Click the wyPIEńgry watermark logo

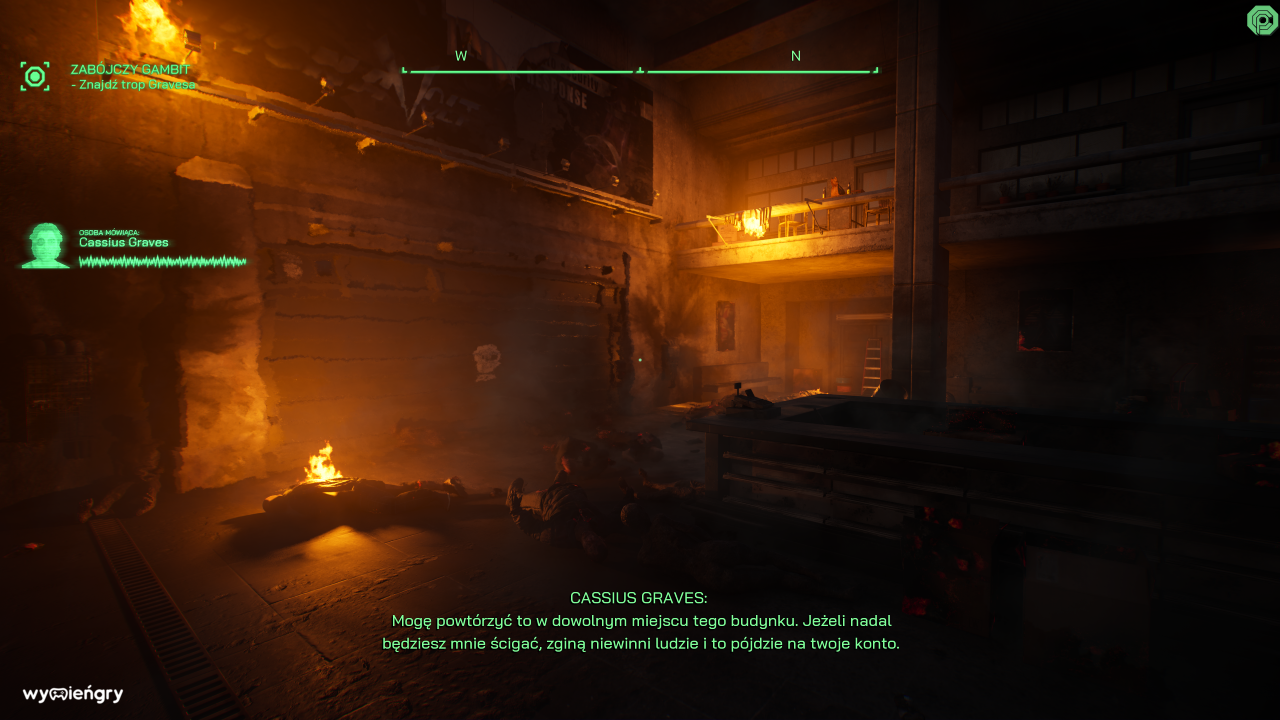(73, 694)
